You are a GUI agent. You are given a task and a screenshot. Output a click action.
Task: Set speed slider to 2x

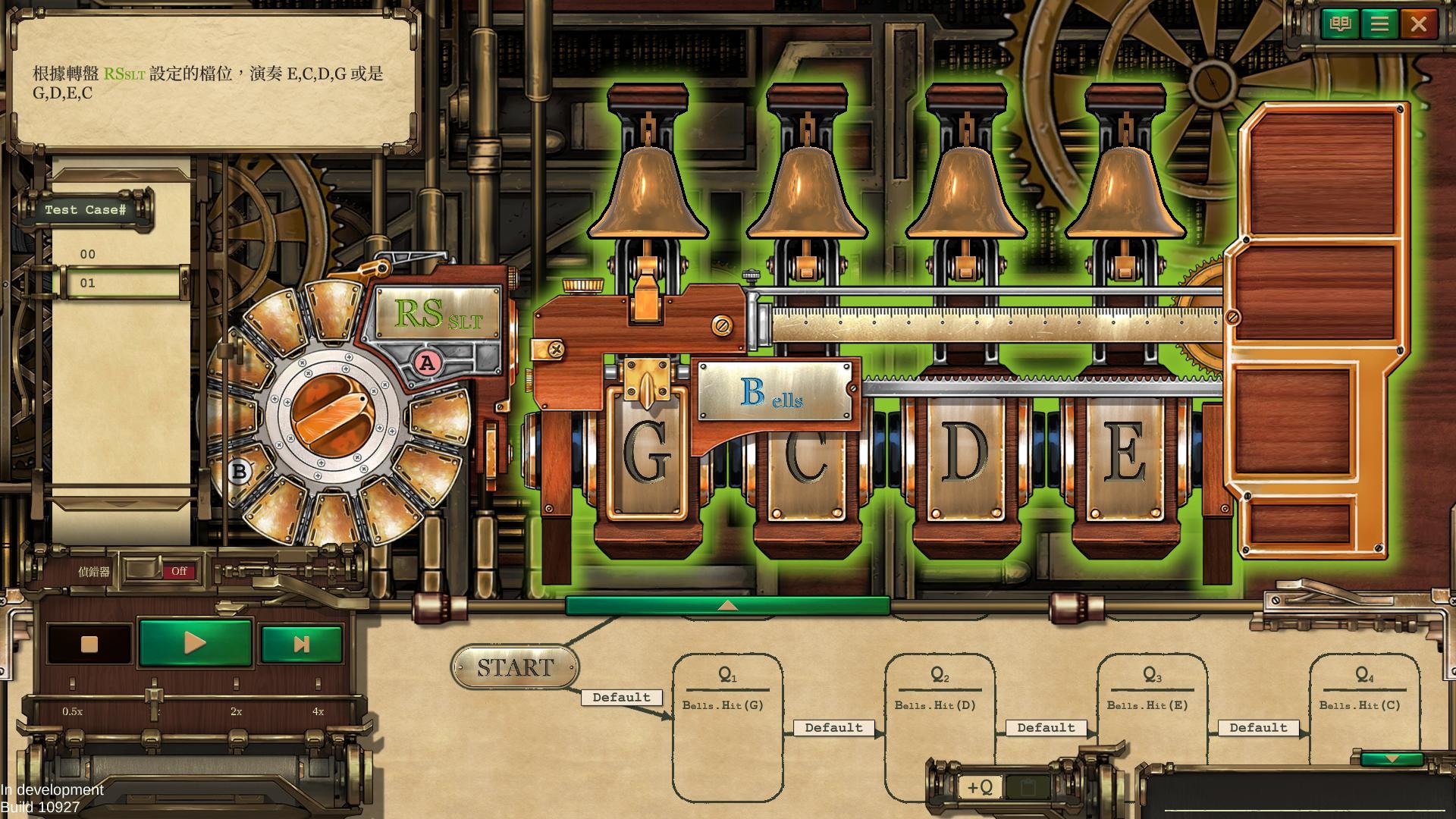click(x=236, y=686)
